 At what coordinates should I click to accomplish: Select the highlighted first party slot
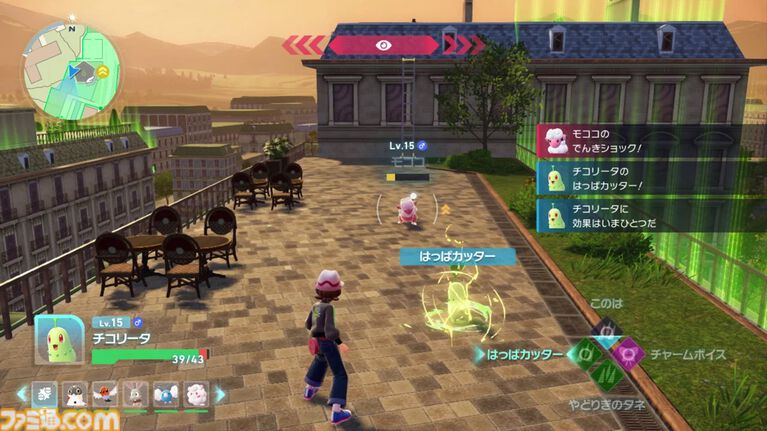(x=46, y=394)
